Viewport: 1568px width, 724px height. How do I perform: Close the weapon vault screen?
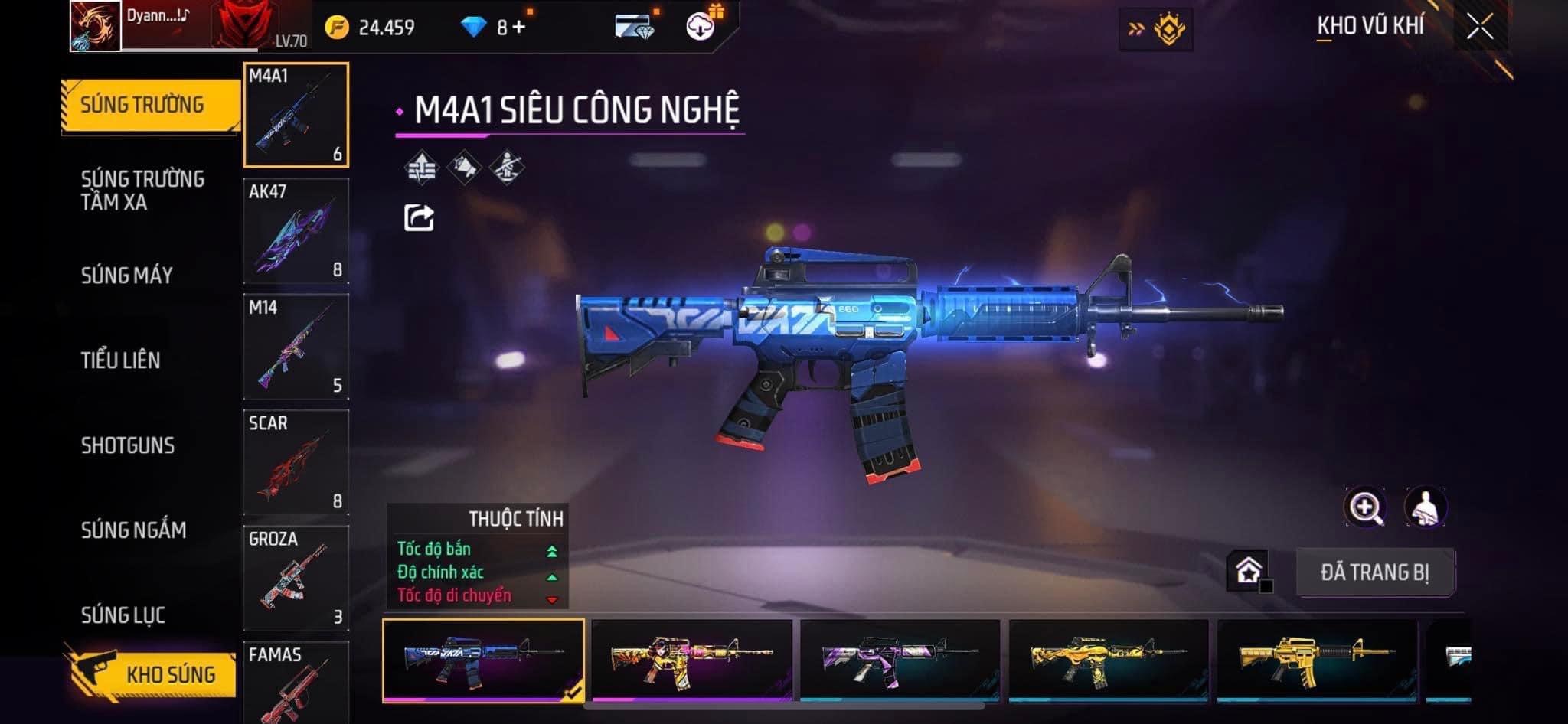click(x=1480, y=28)
